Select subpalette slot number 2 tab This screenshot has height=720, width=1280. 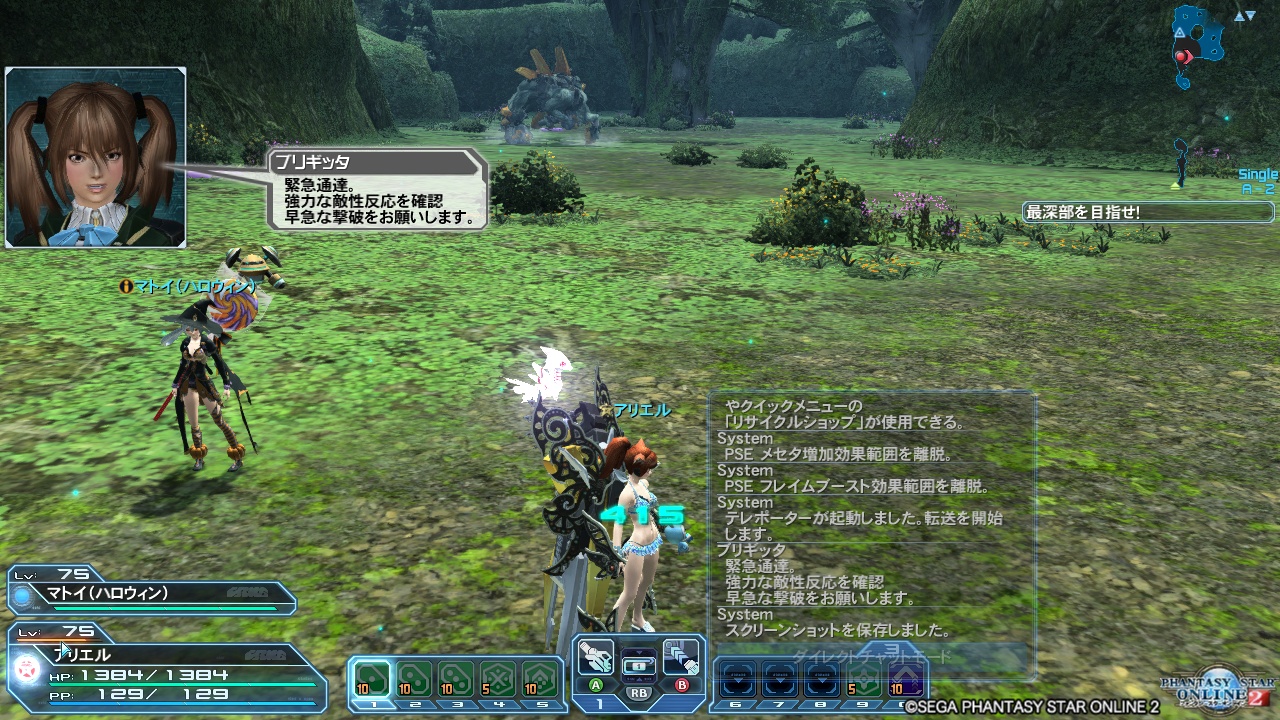pos(414,702)
